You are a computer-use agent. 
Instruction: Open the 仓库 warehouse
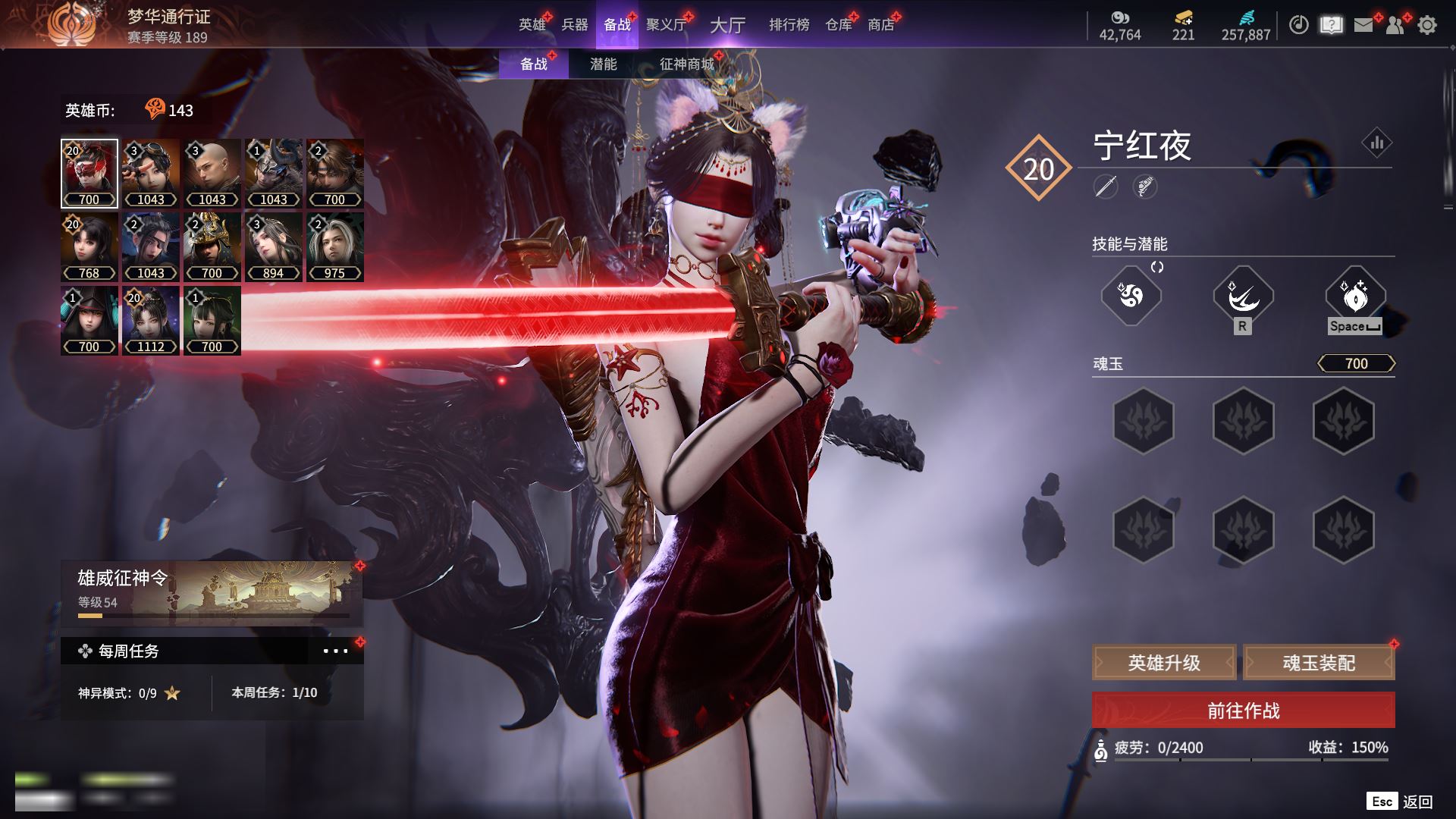[x=839, y=24]
